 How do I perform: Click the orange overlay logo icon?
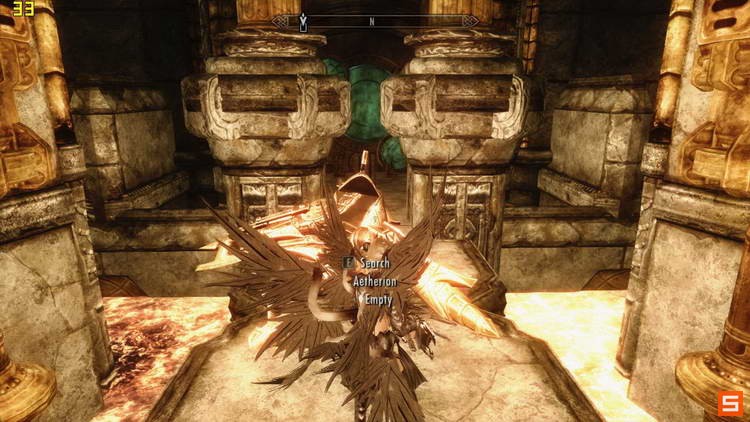(729, 402)
